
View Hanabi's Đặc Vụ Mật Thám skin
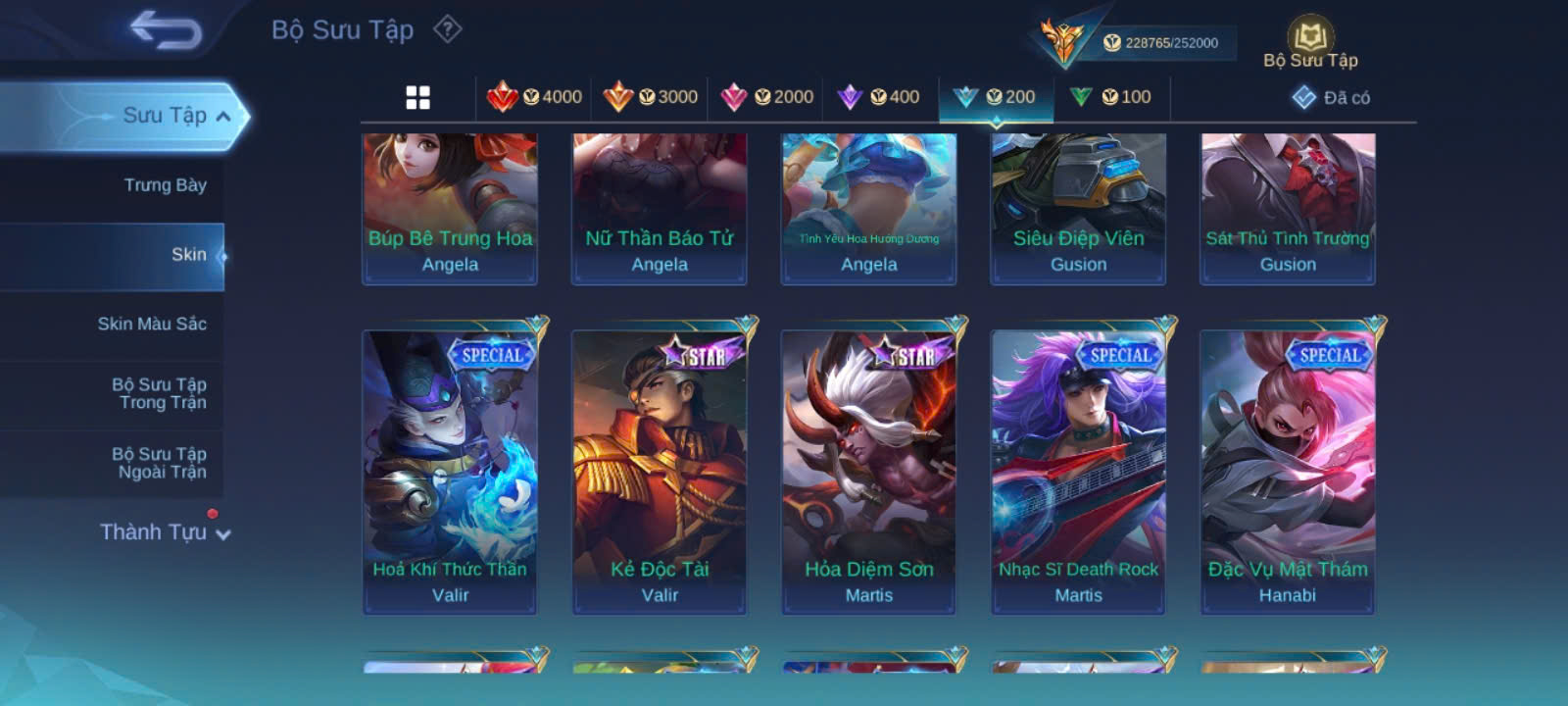click(x=1288, y=471)
